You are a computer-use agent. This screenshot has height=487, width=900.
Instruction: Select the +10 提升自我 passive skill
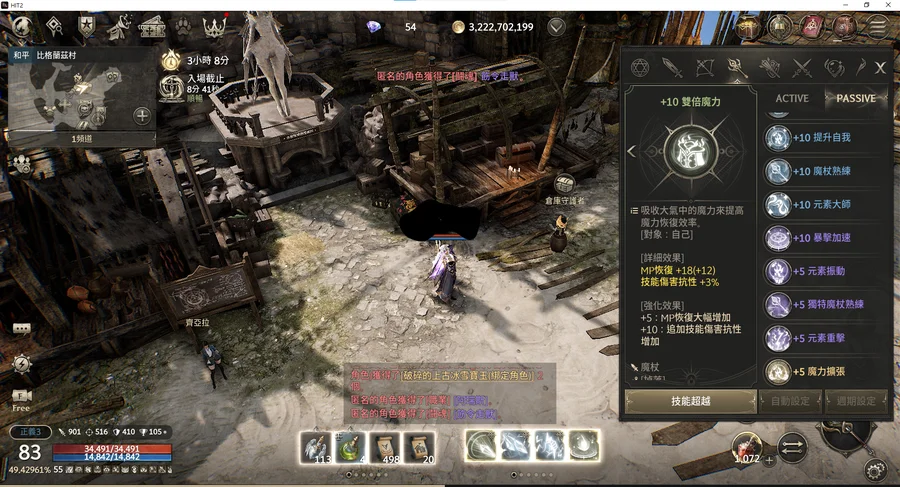(820, 138)
